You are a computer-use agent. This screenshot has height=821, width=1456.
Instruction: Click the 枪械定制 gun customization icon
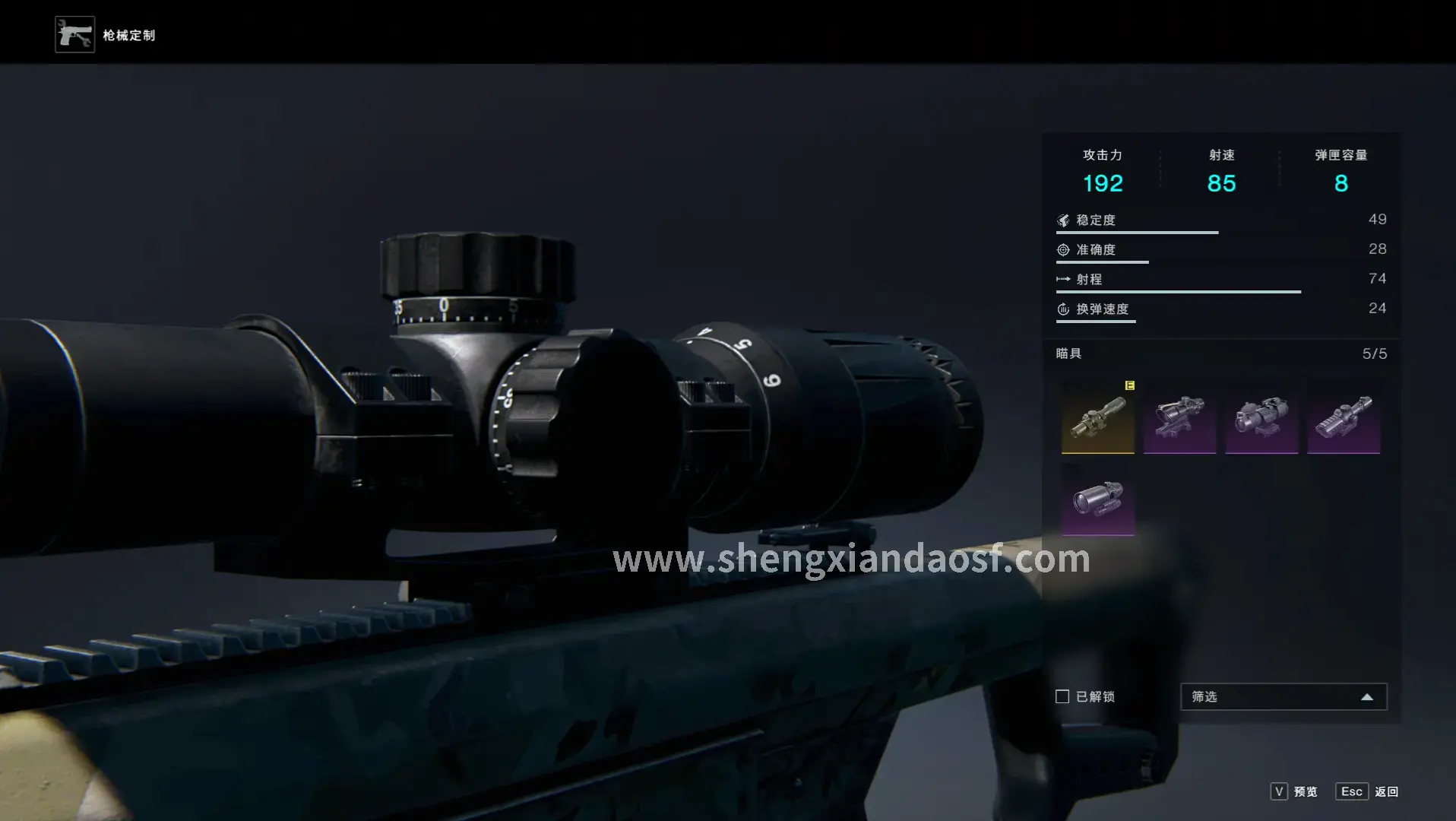(x=74, y=35)
